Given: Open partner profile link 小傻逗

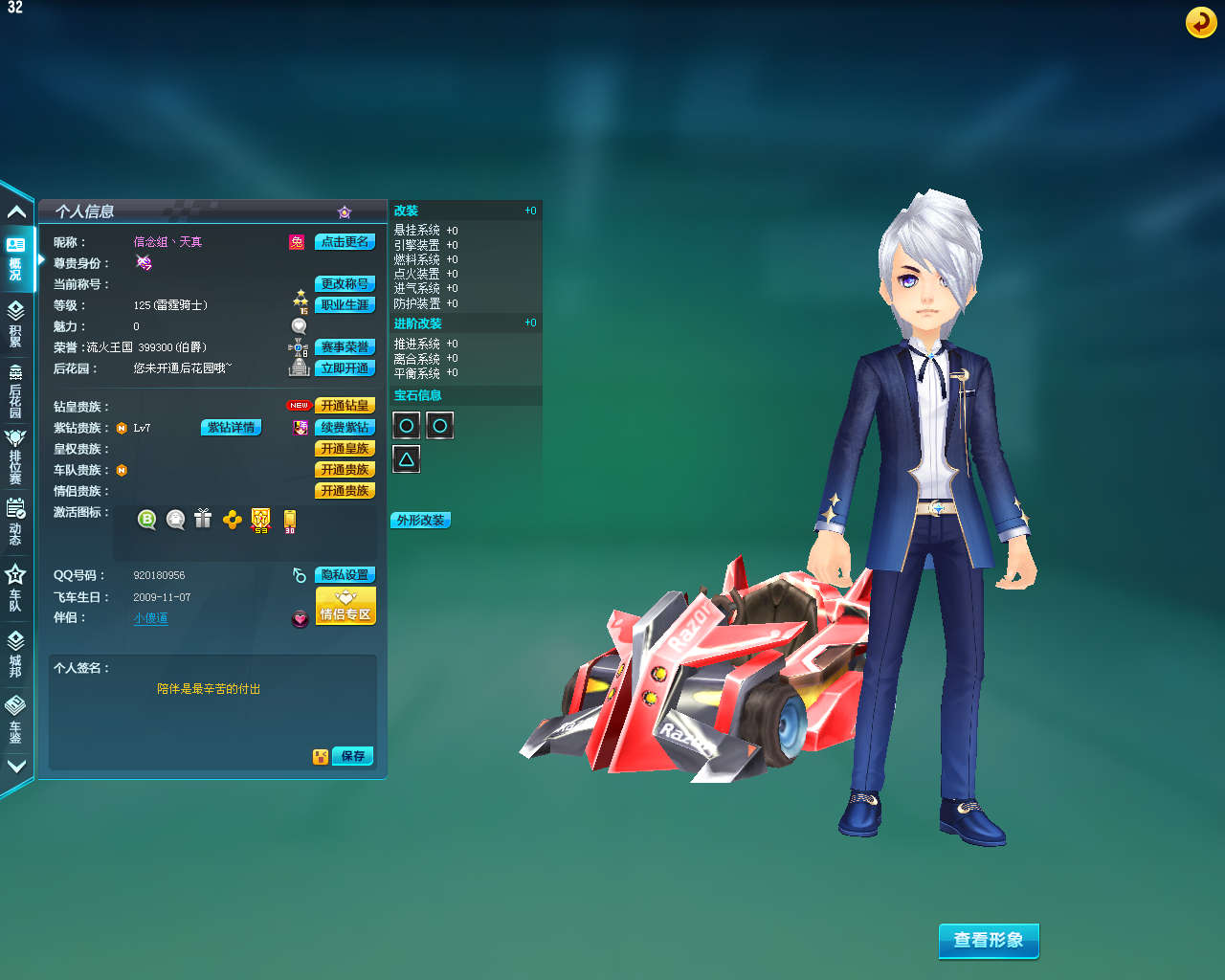Looking at the screenshot, I should (150, 617).
